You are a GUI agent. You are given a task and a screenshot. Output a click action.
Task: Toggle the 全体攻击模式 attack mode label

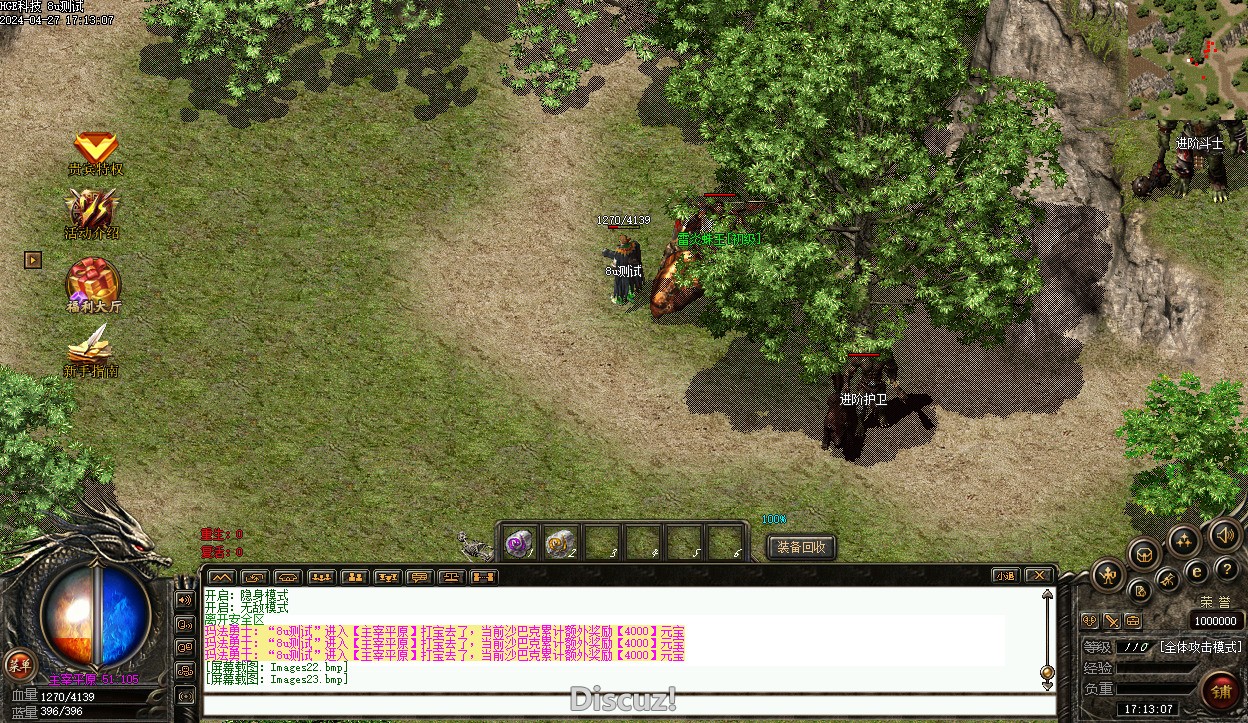coord(1201,647)
